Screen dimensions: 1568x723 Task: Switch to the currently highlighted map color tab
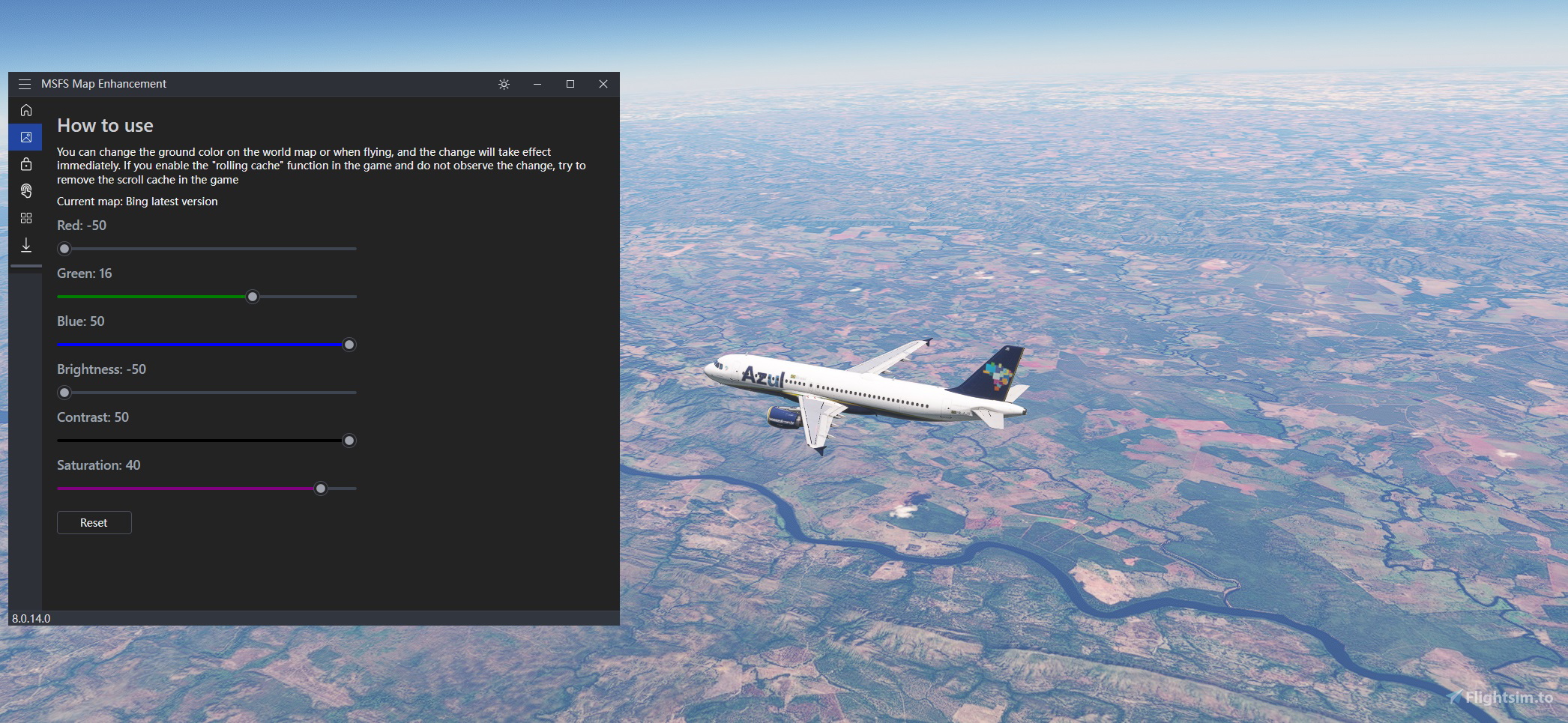click(26, 136)
